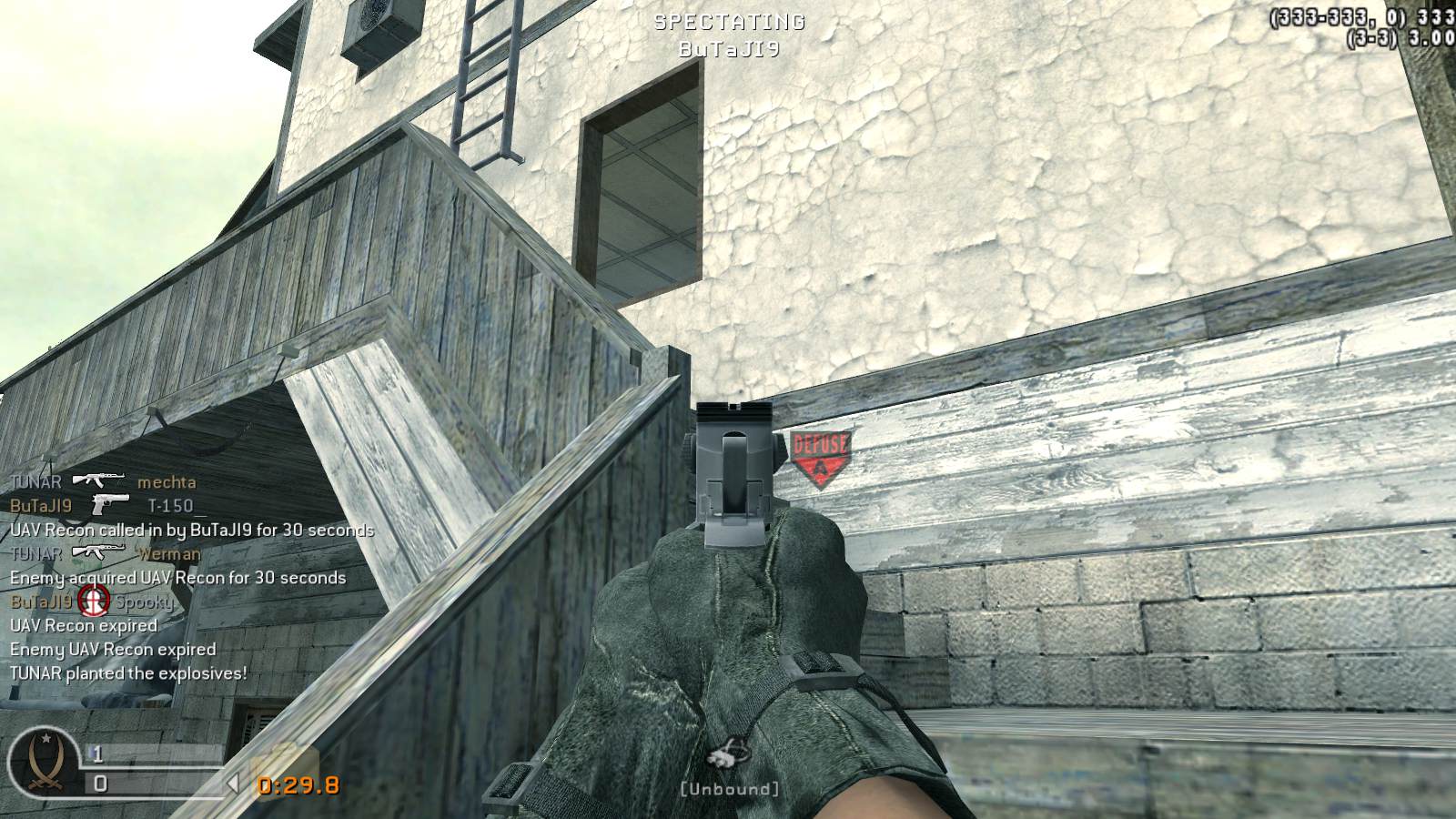The width and height of the screenshot is (1456, 819).
Task: Click the red DEFUSE bomb site A marker
Action: 820,454
